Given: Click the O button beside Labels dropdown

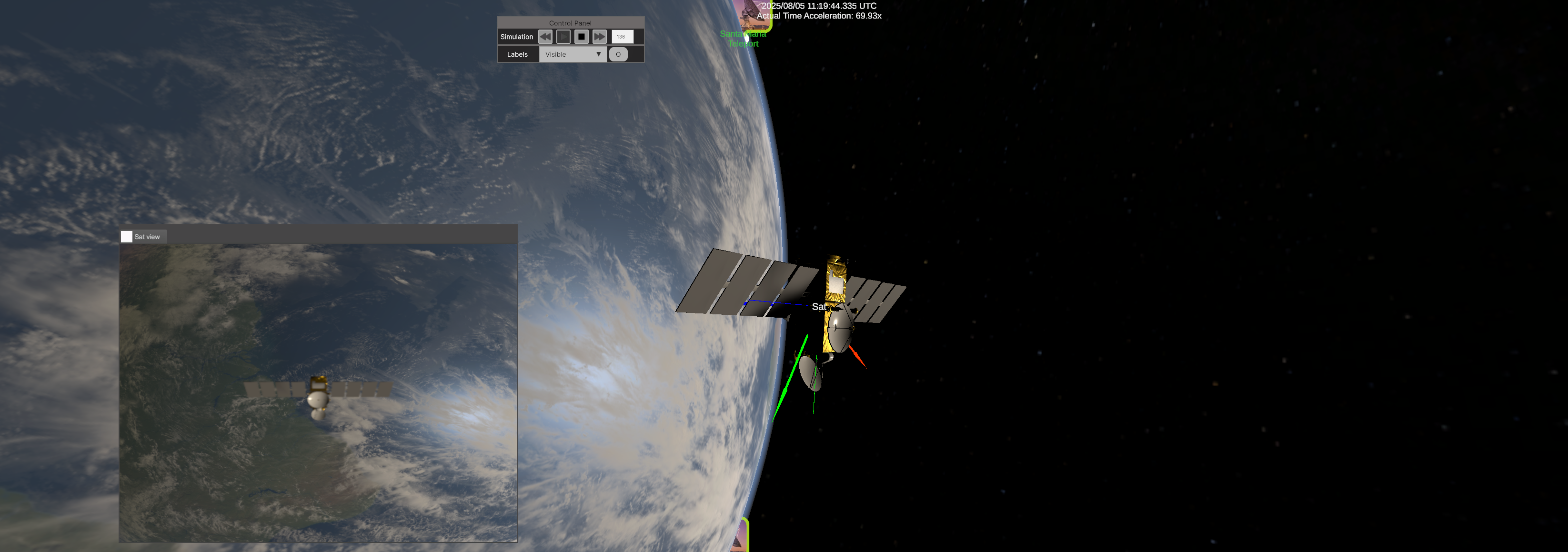Looking at the screenshot, I should tap(618, 54).
